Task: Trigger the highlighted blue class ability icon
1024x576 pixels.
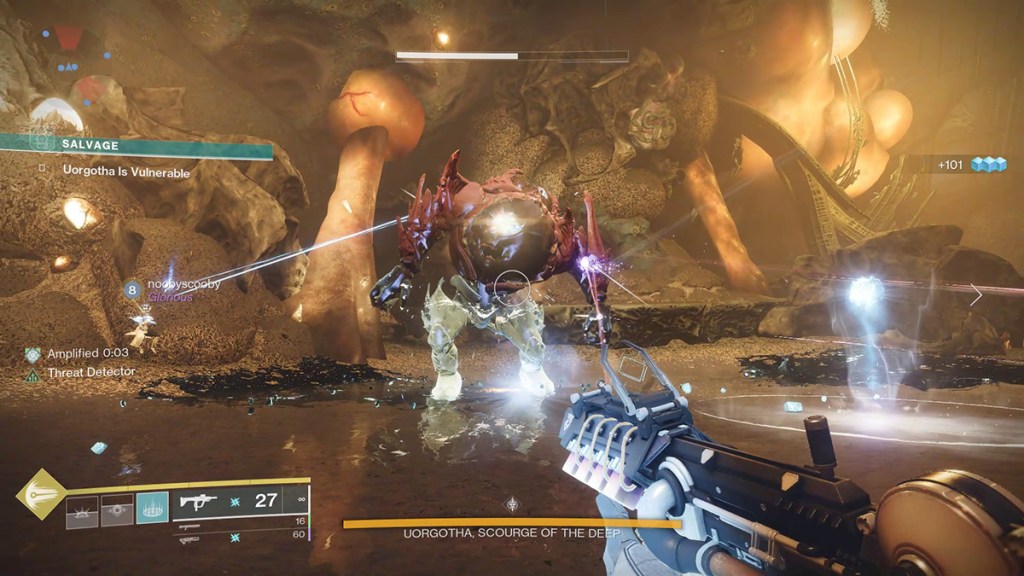Action: [152, 510]
